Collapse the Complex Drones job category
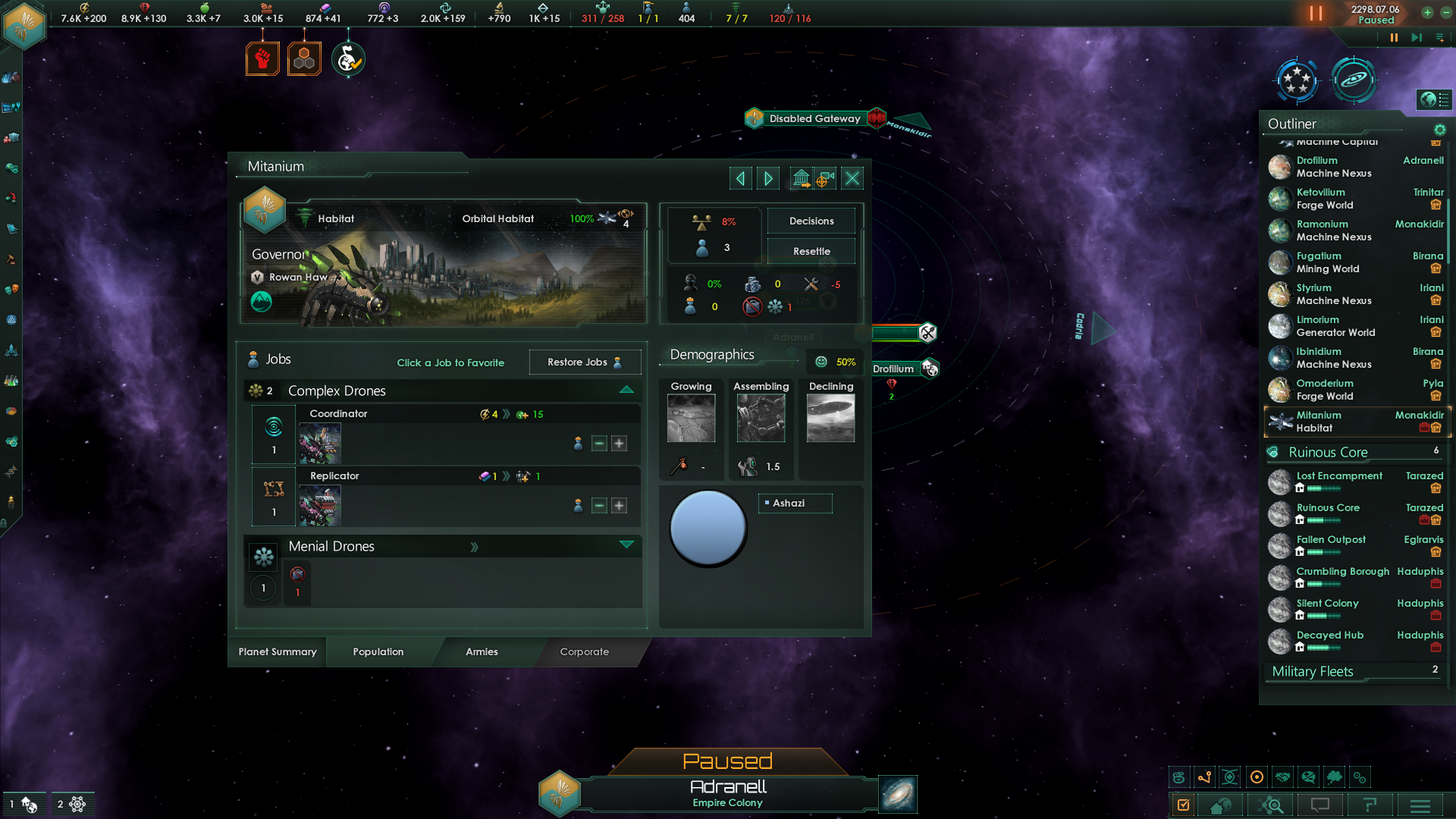 [626, 389]
